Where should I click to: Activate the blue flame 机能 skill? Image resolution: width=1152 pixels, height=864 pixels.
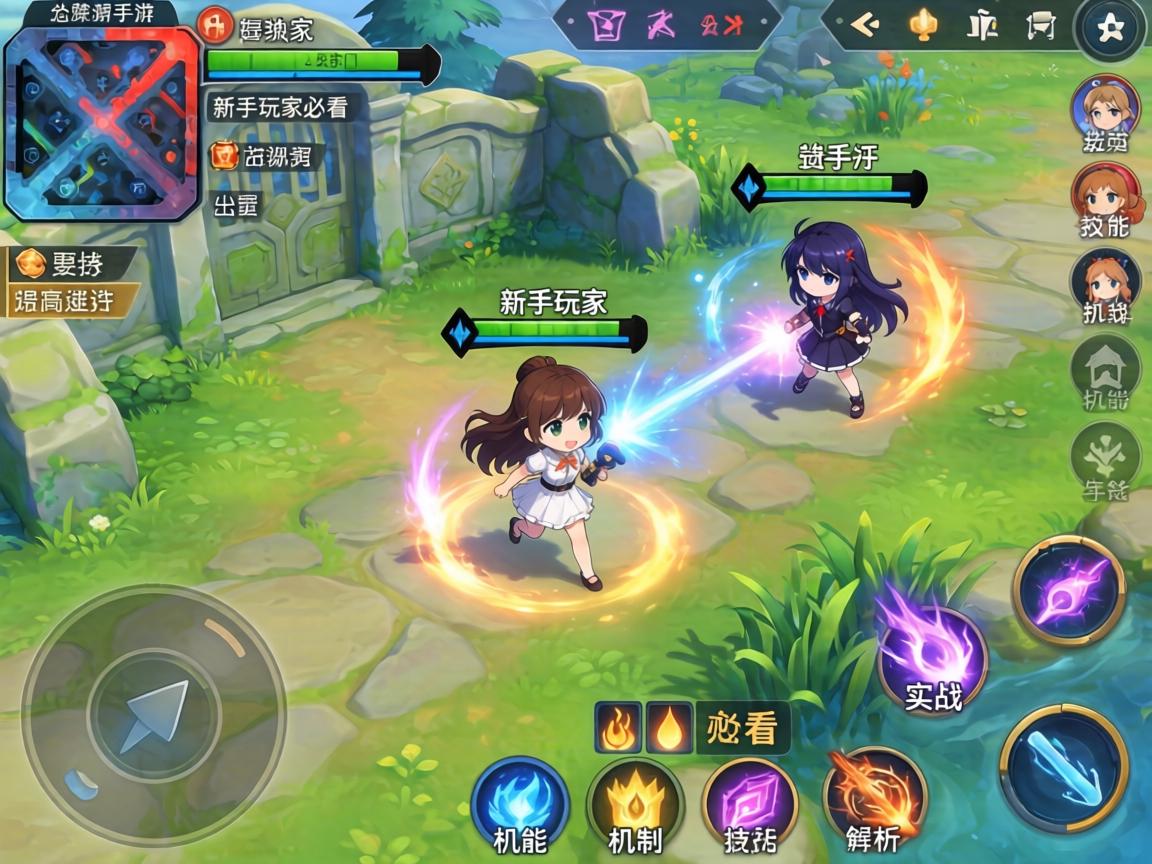coord(520,804)
